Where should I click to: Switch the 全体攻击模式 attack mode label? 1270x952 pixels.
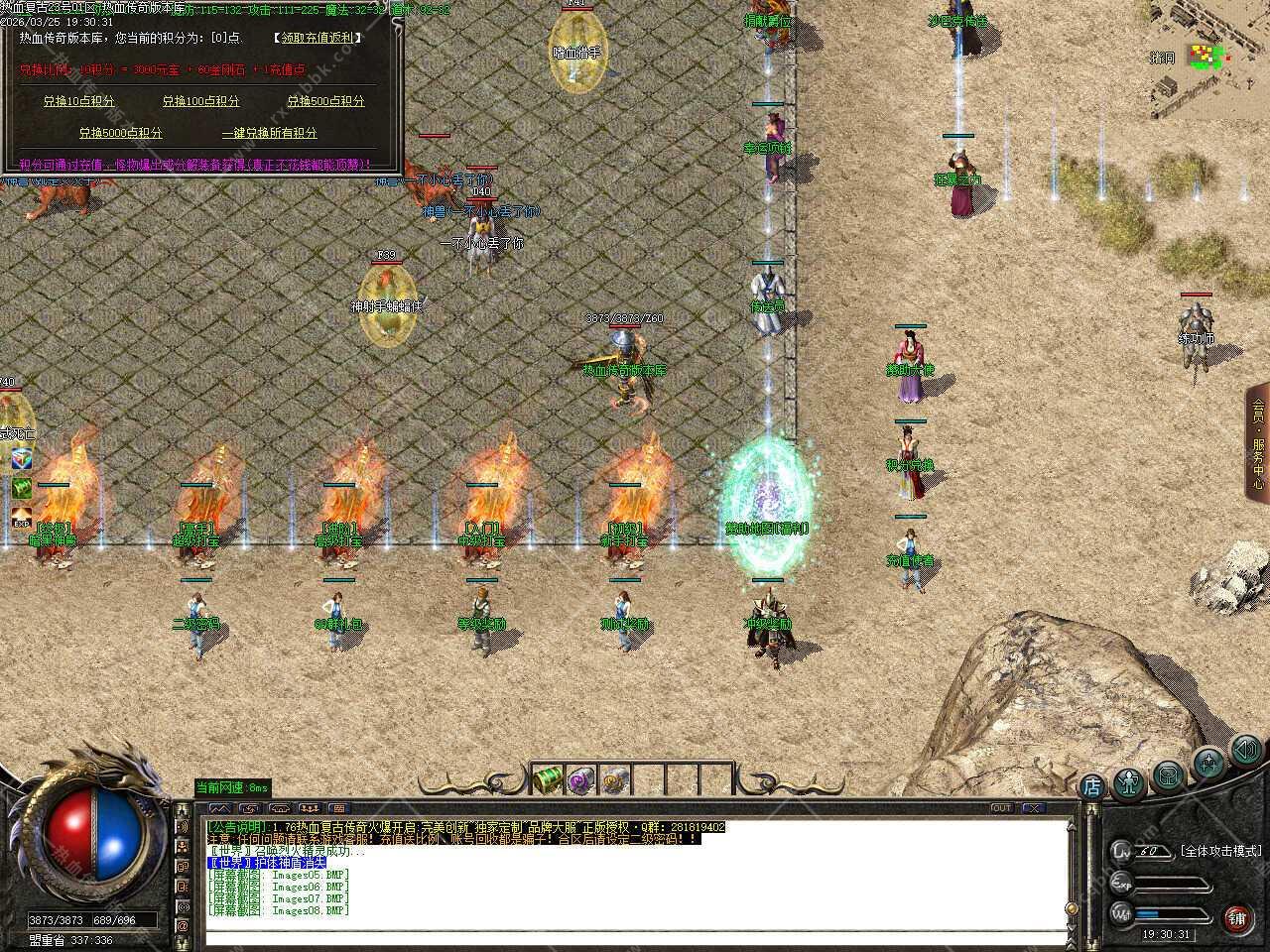click(x=1220, y=851)
